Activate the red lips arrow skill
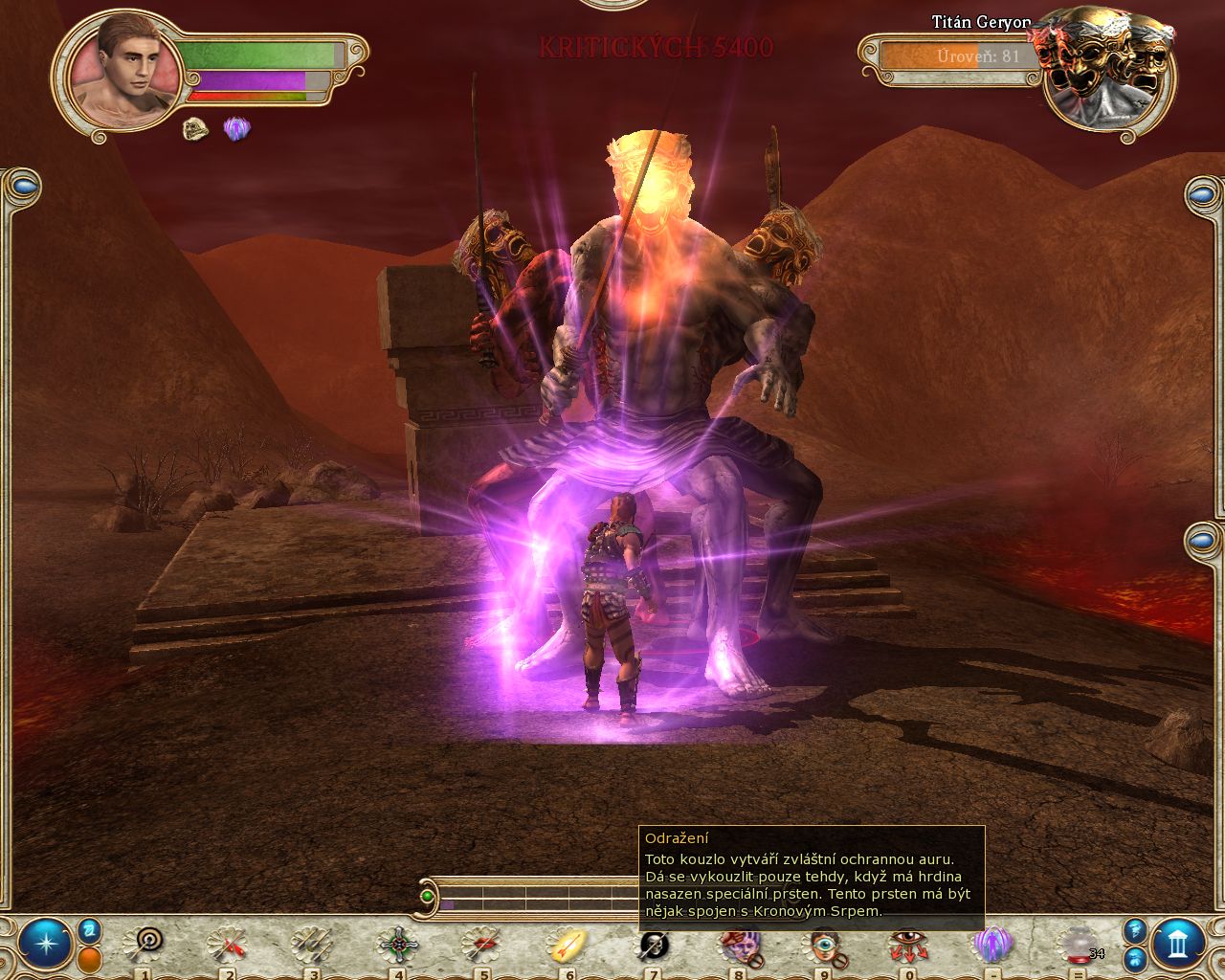The width and height of the screenshot is (1225, 980). [x=481, y=945]
